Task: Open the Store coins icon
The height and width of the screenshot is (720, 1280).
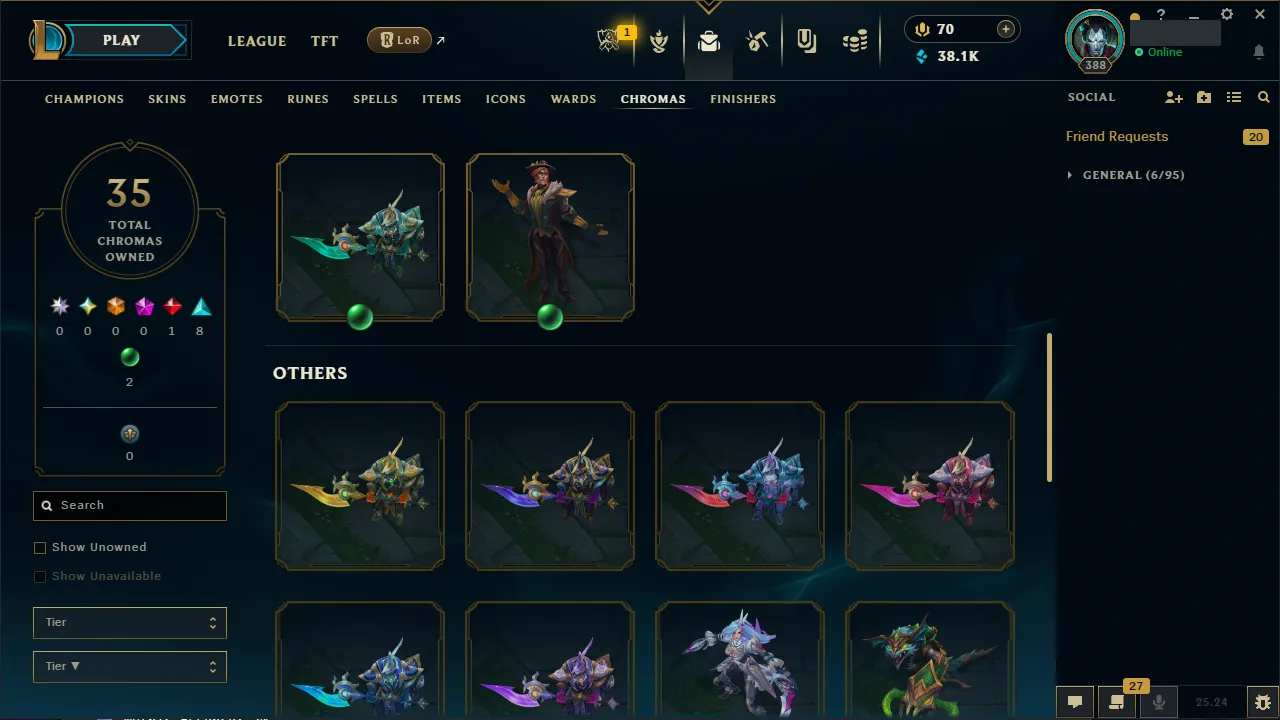Action: click(855, 42)
